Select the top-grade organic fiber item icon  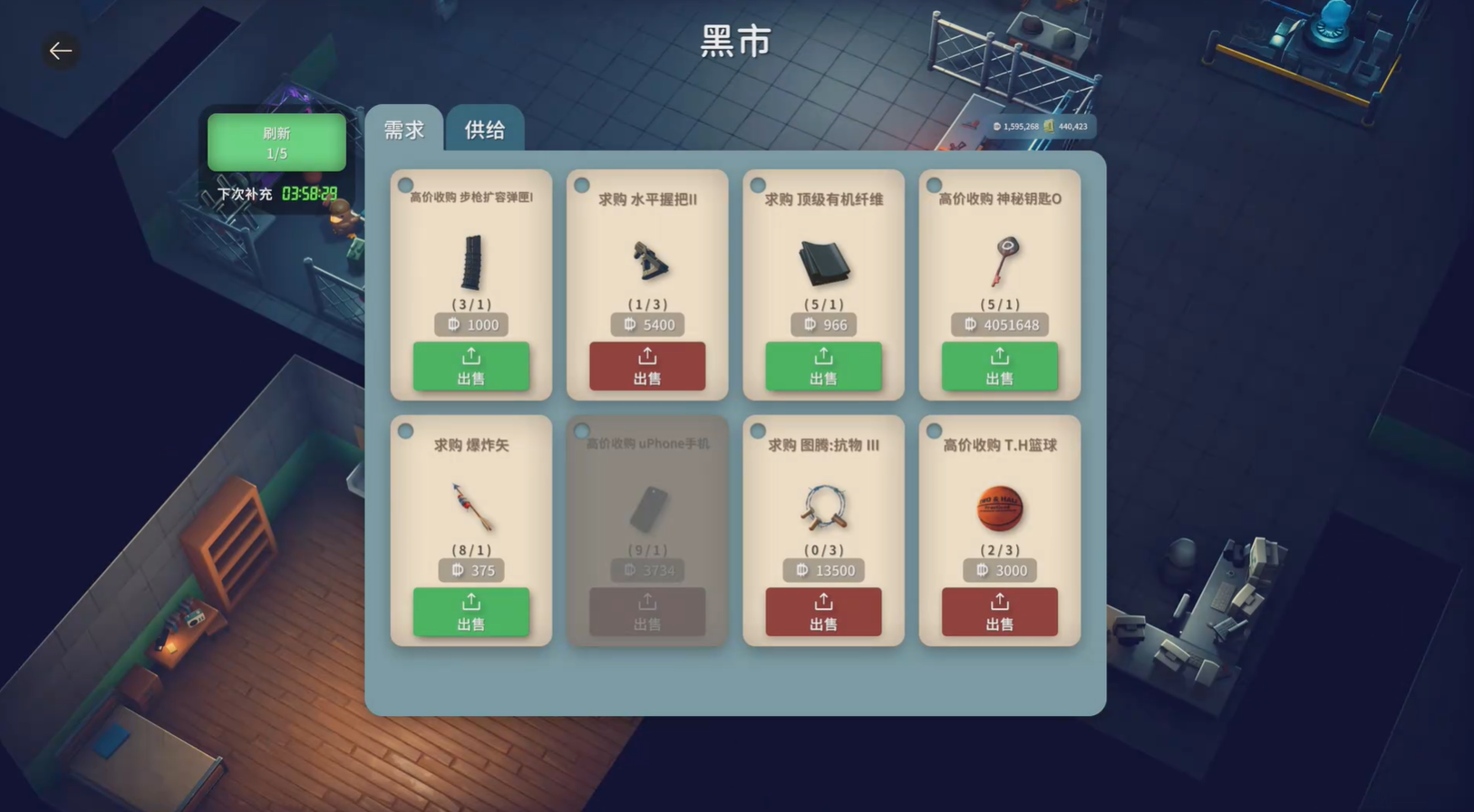tap(823, 263)
